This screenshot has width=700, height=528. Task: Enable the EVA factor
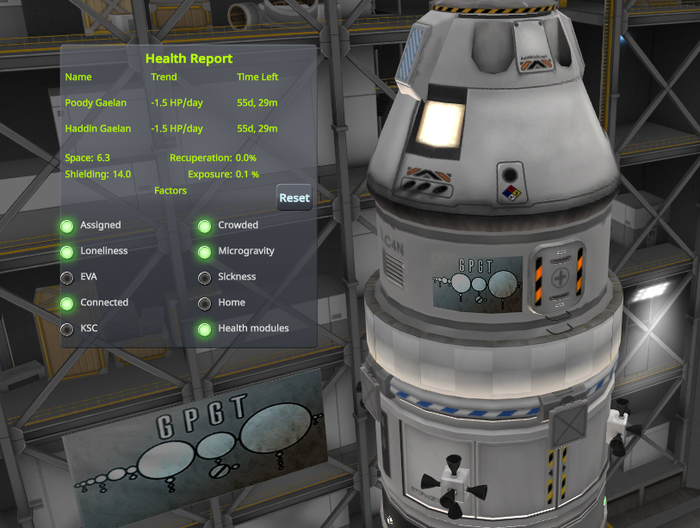67,278
